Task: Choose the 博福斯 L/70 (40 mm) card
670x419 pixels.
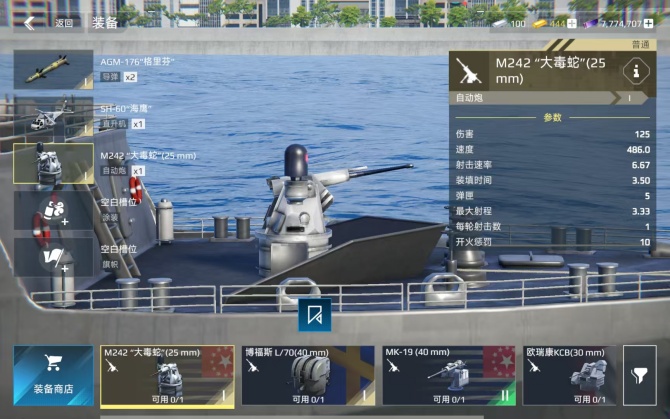Action: pos(308,375)
